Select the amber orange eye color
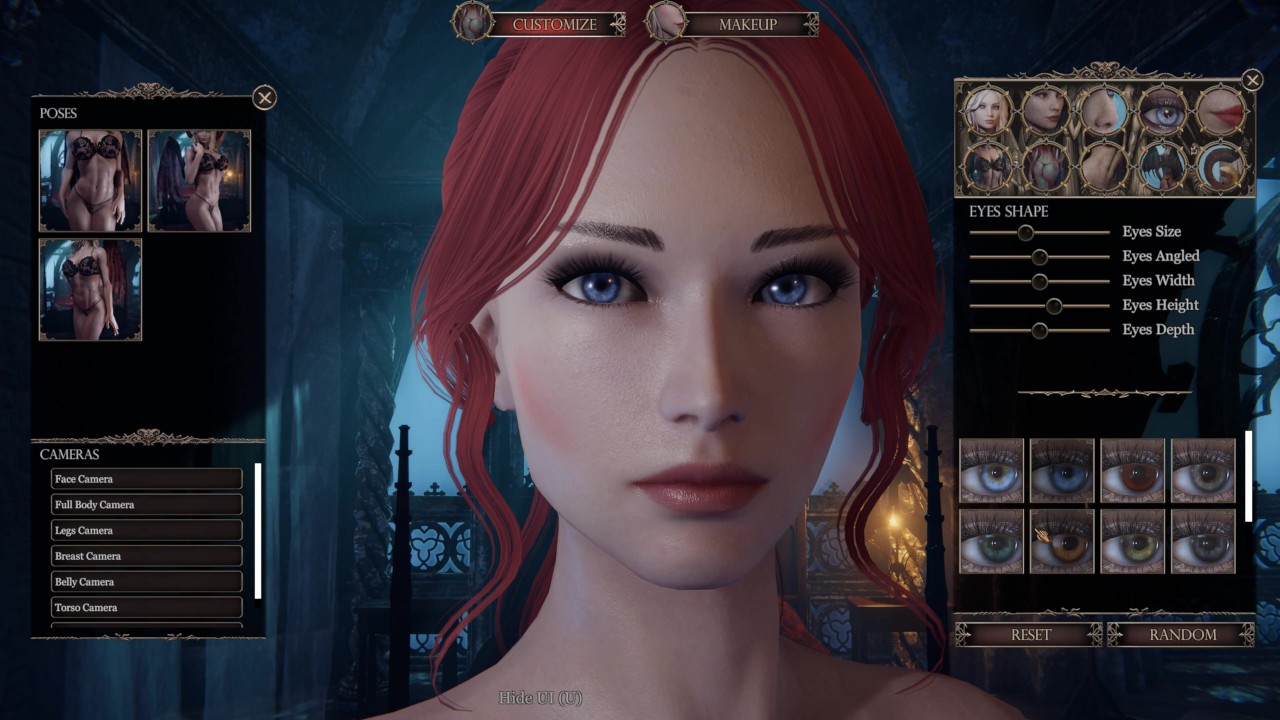Image resolution: width=1280 pixels, height=720 pixels. pyautogui.click(x=1062, y=543)
